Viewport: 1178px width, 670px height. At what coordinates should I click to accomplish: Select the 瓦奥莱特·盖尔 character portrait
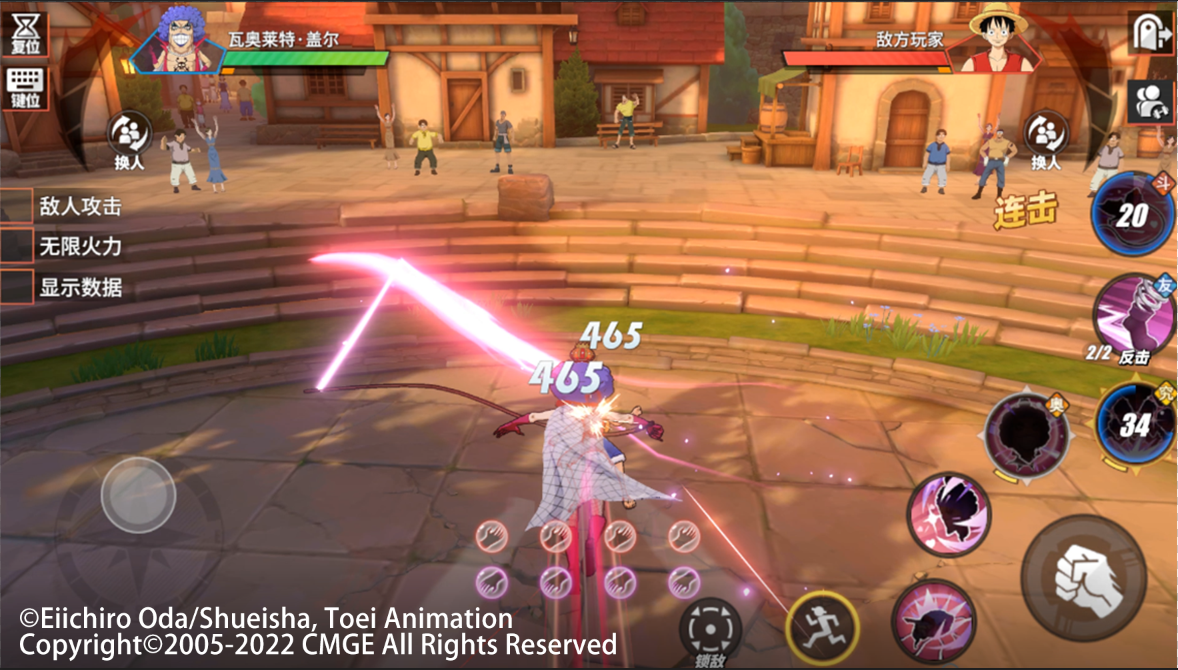point(177,40)
